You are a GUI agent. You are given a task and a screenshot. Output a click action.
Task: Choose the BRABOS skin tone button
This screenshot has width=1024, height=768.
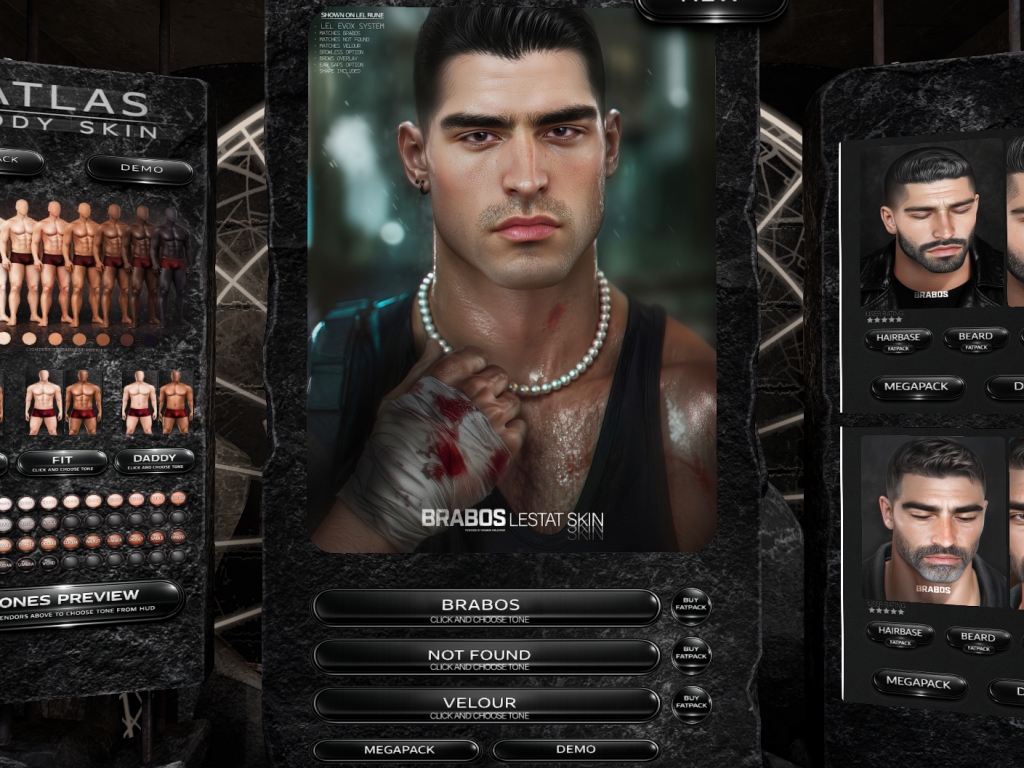click(486, 607)
